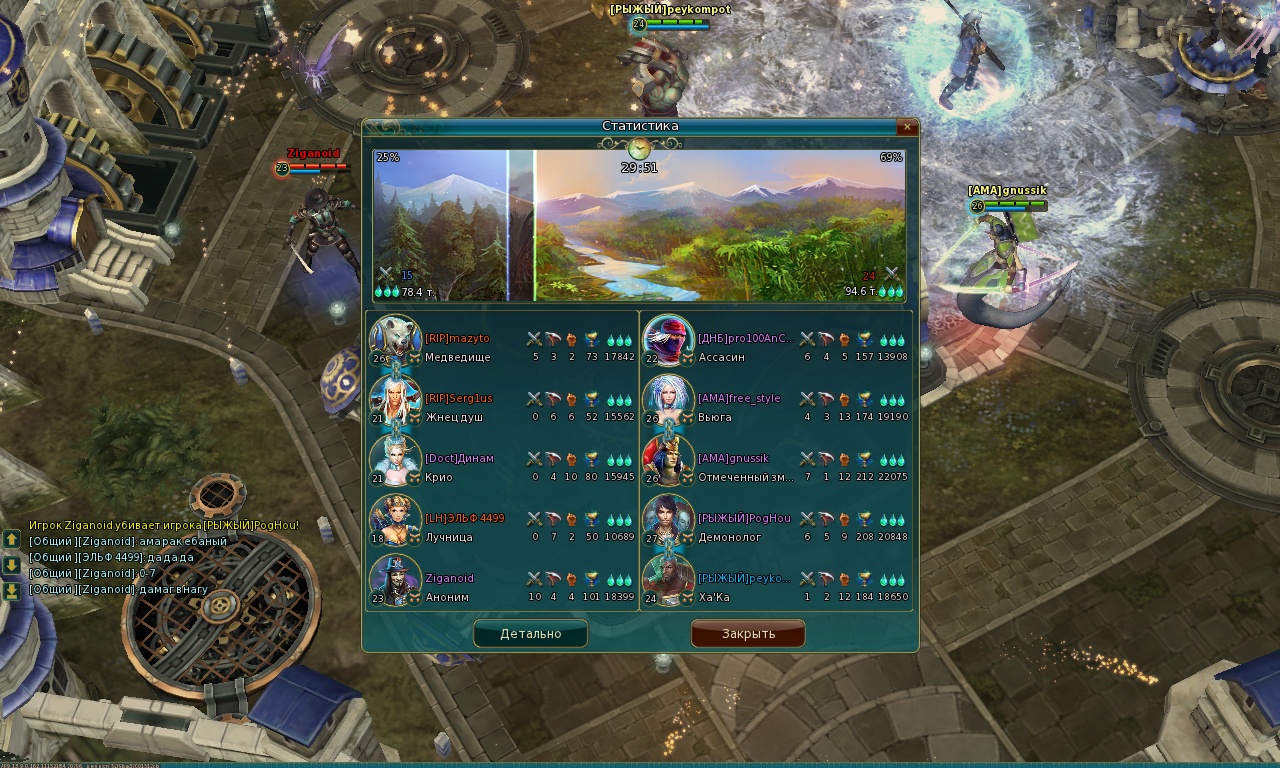The width and height of the screenshot is (1280, 768).
Task: Pick the Ха'Ка hero portrait
Action: (x=668, y=579)
